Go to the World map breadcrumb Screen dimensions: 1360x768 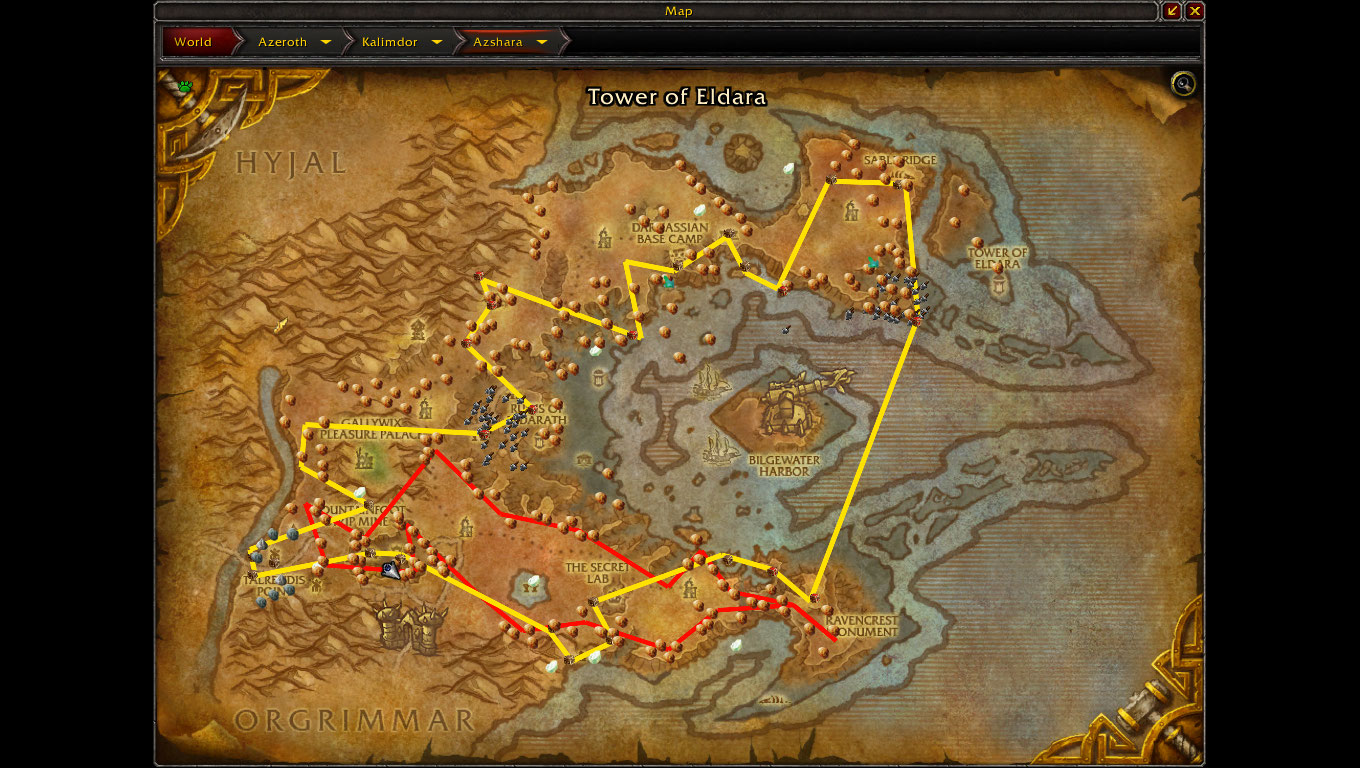(x=193, y=42)
